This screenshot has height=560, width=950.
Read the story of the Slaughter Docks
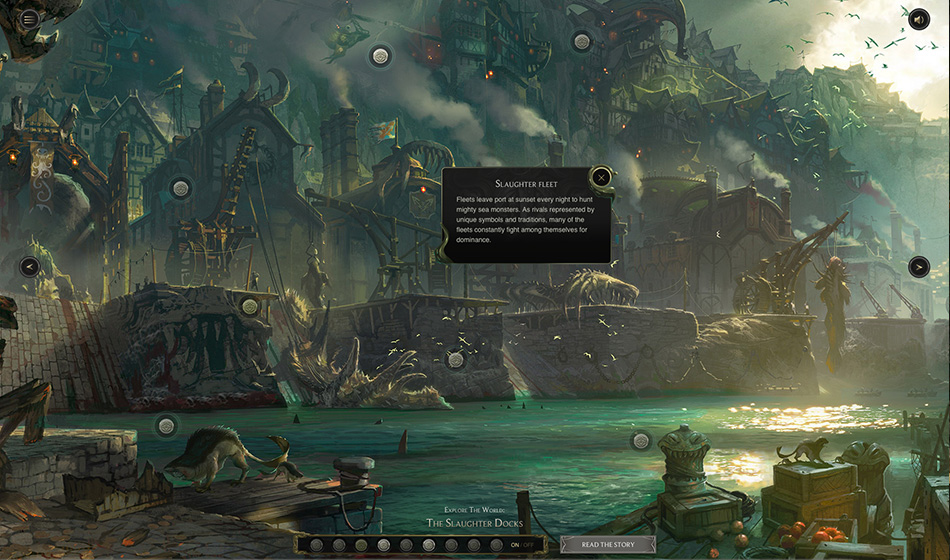(x=608, y=545)
